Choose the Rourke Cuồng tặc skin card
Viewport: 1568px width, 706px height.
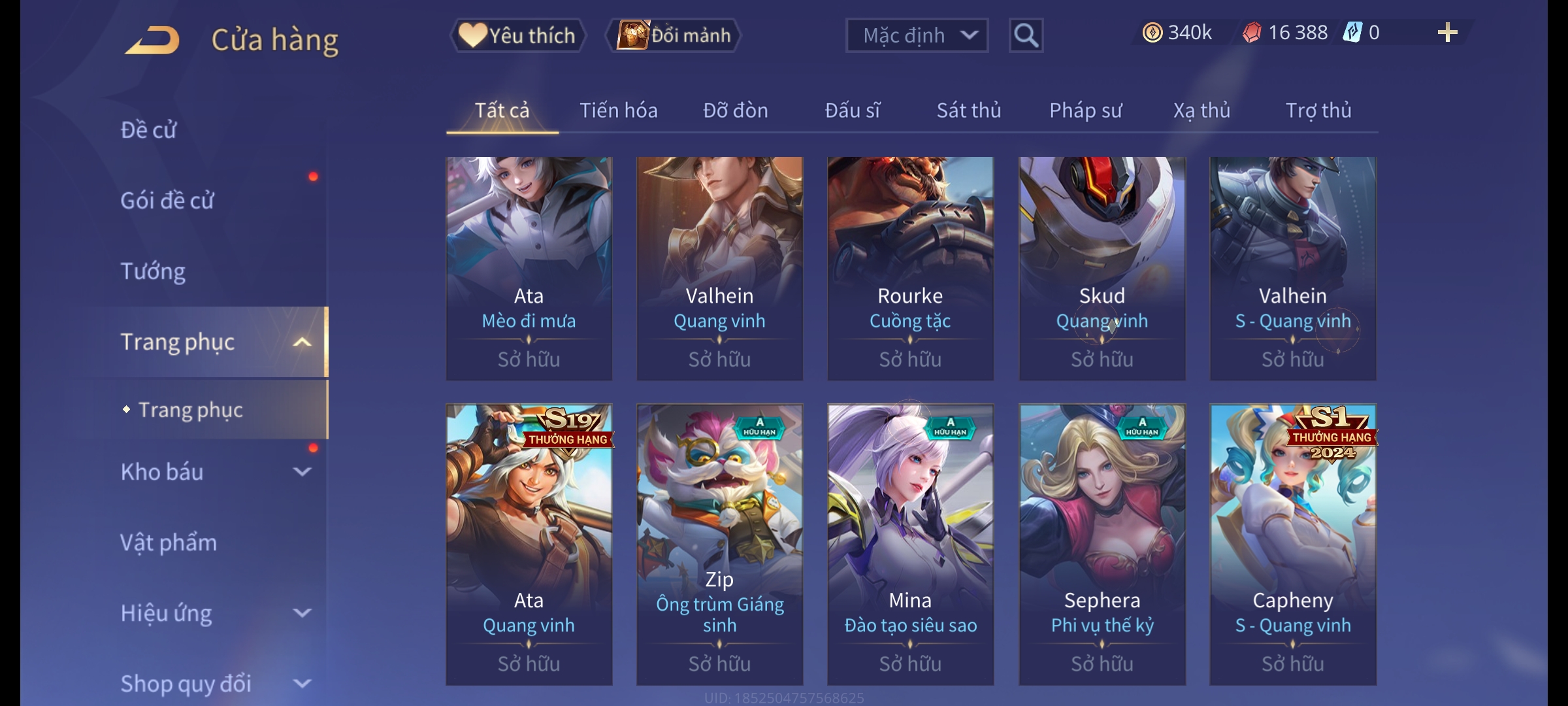click(x=910, y=268)
